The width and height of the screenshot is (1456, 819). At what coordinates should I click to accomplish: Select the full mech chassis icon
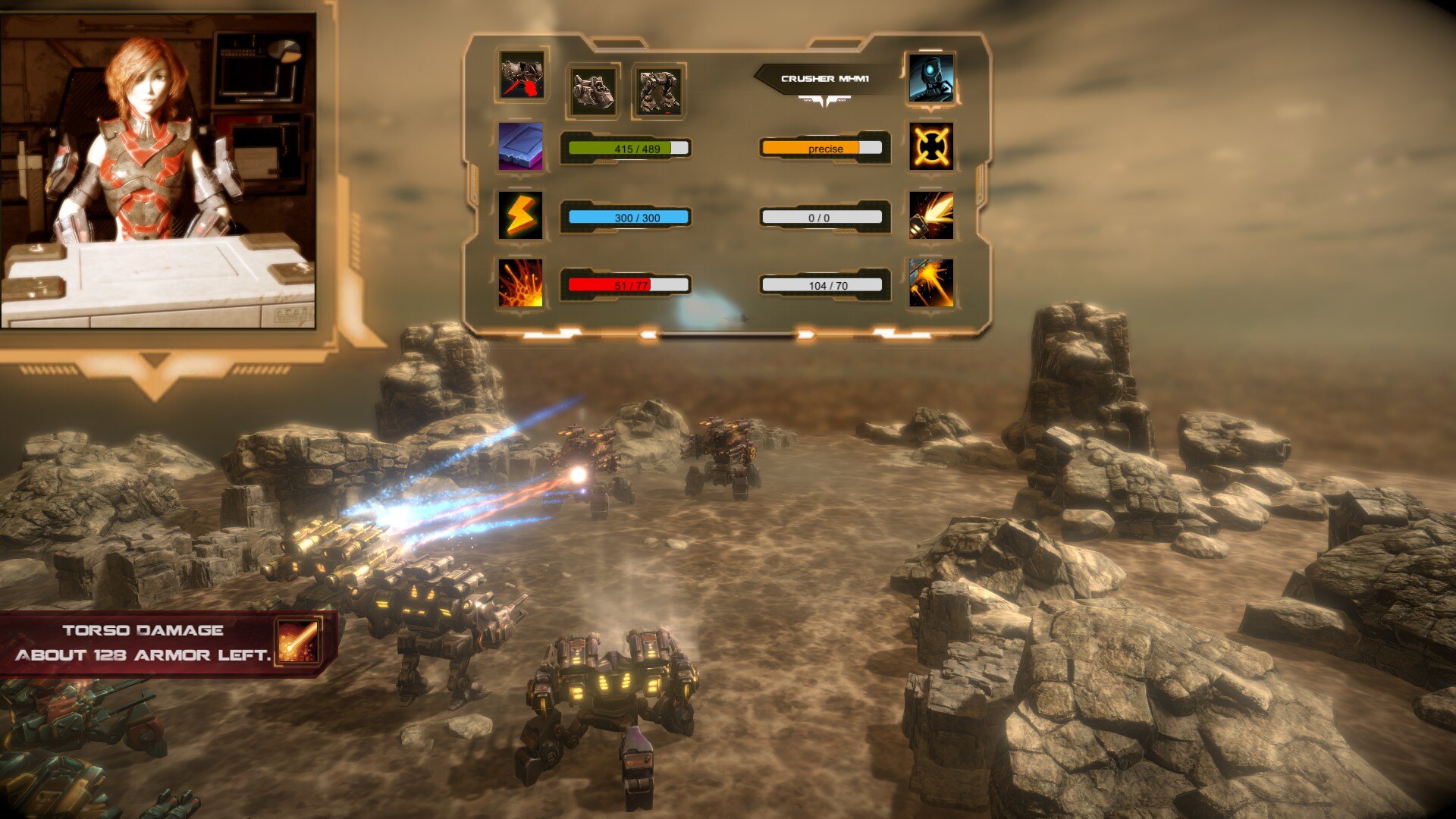(658, 91)
